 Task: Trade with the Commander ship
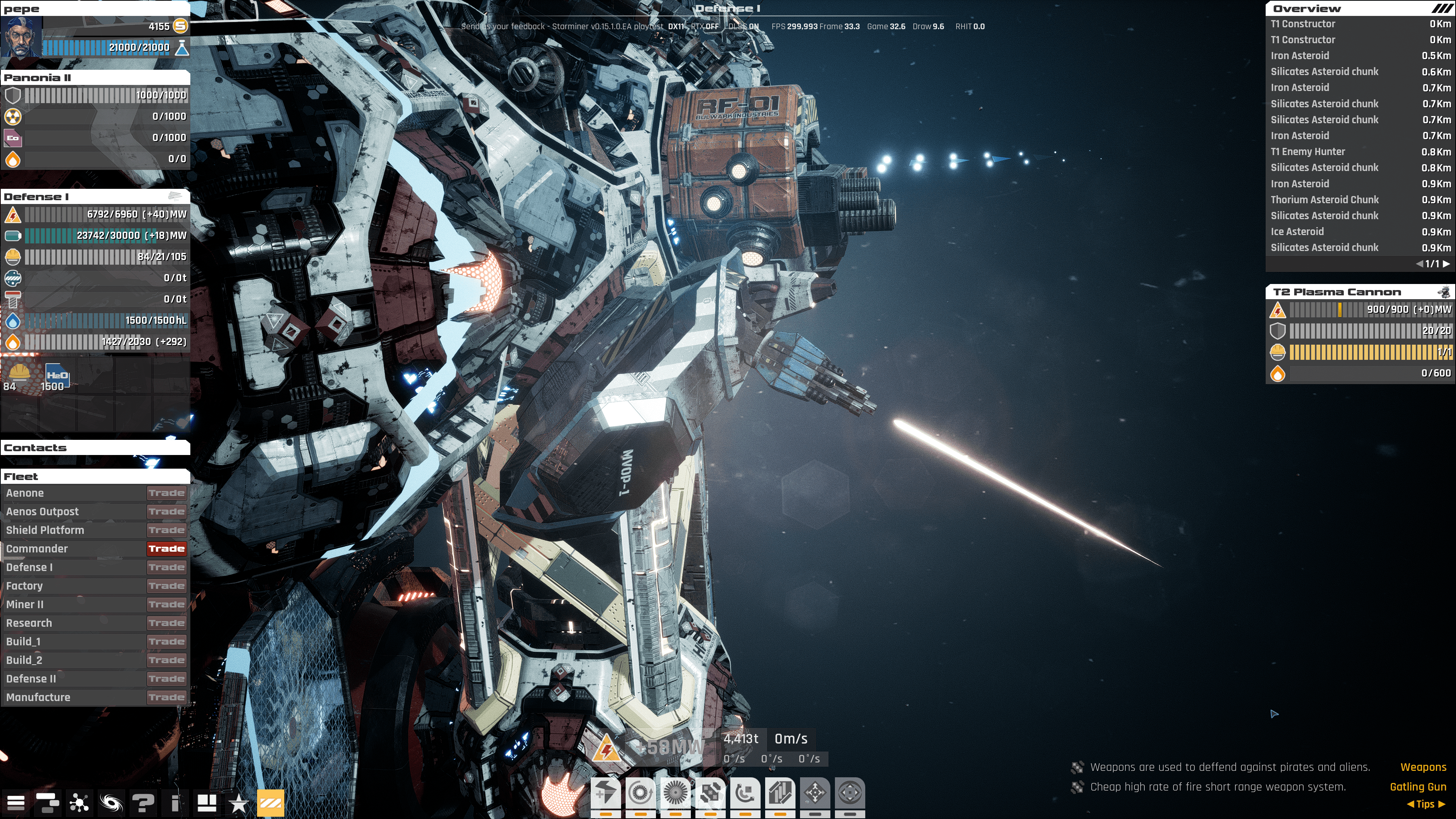(167, 549)
